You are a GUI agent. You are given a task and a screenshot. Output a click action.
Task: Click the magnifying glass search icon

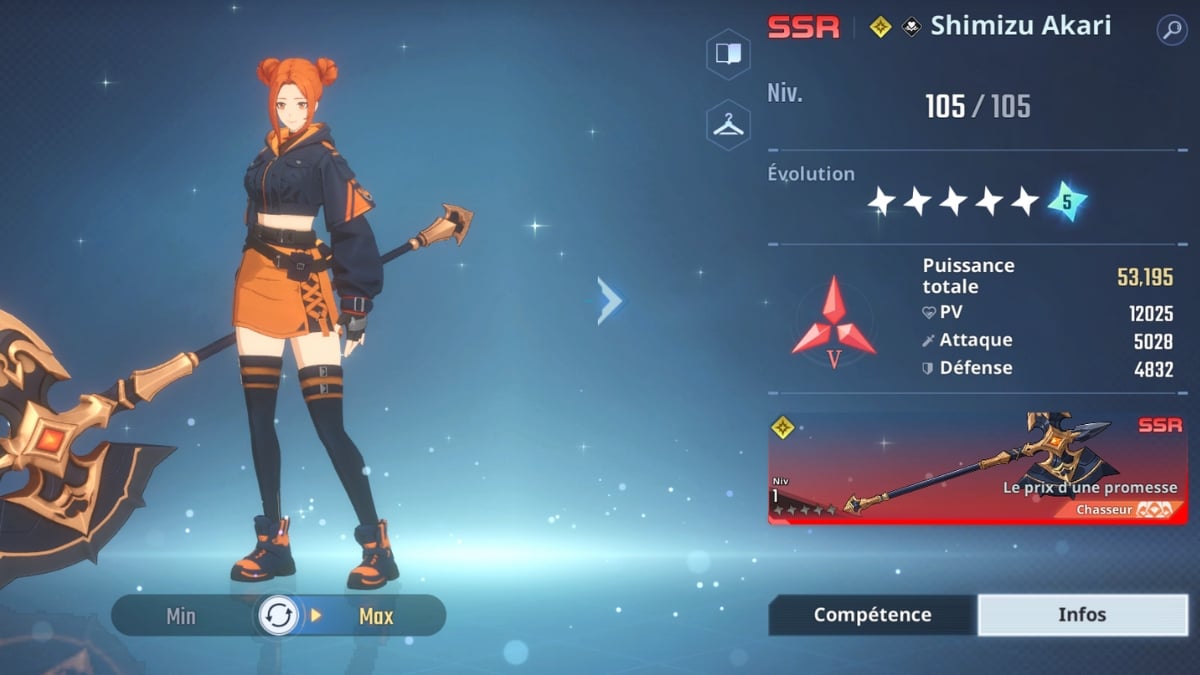coord(1171,29)
